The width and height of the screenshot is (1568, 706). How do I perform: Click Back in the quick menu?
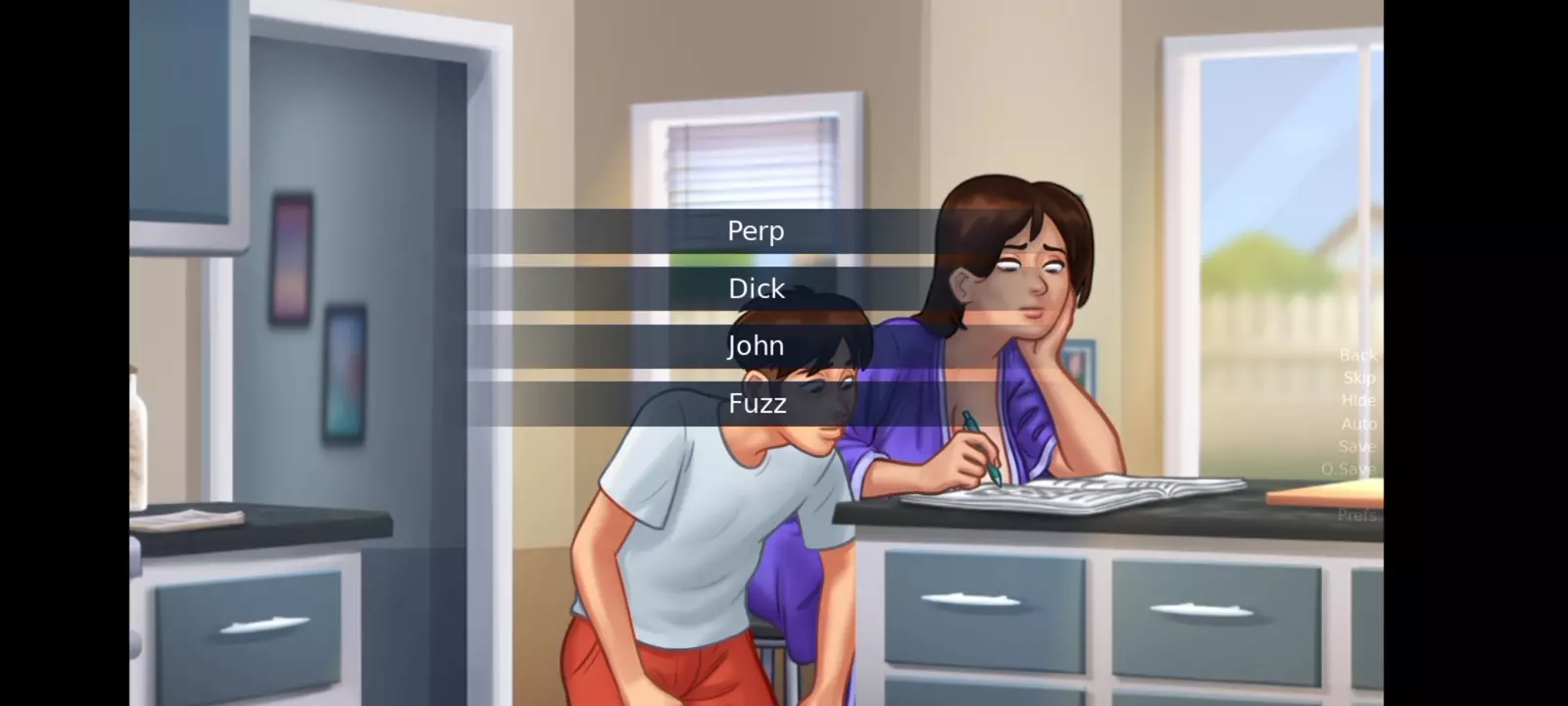pyautogui.click(x=1357, y=355)
